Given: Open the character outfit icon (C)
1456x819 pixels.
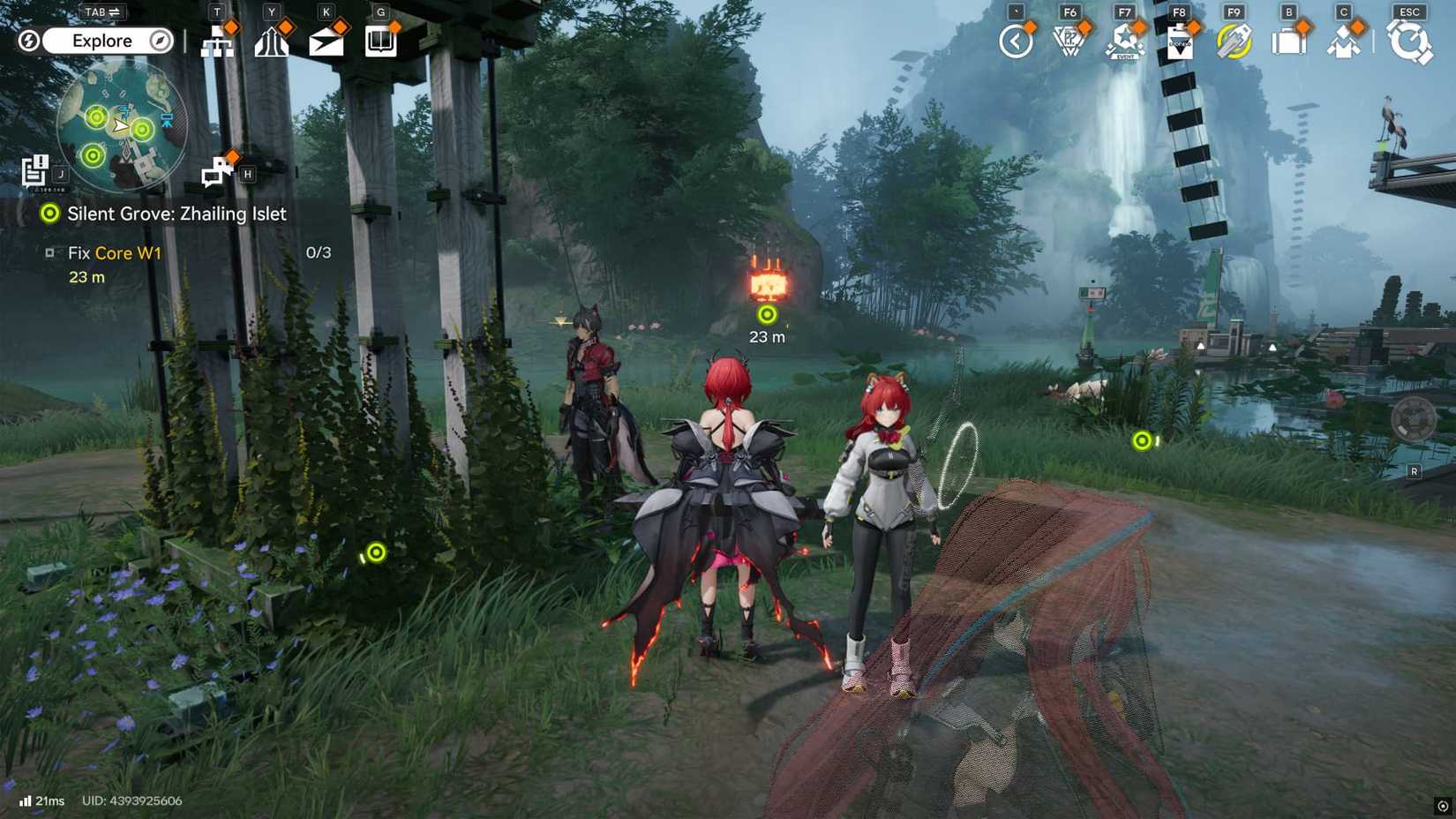Looking at the screenshot, I should 1344,41.
